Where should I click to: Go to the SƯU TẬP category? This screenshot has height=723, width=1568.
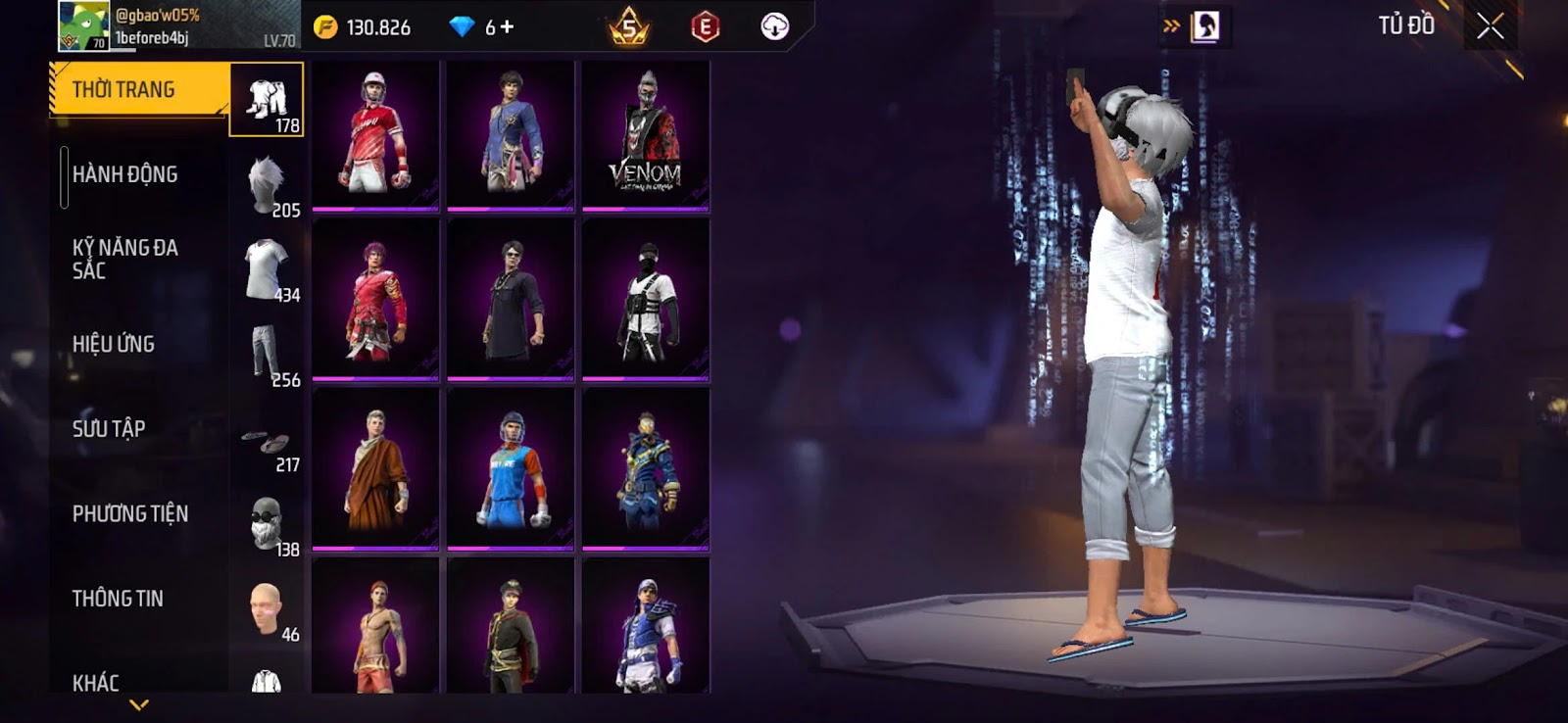[x=108, y=429]
